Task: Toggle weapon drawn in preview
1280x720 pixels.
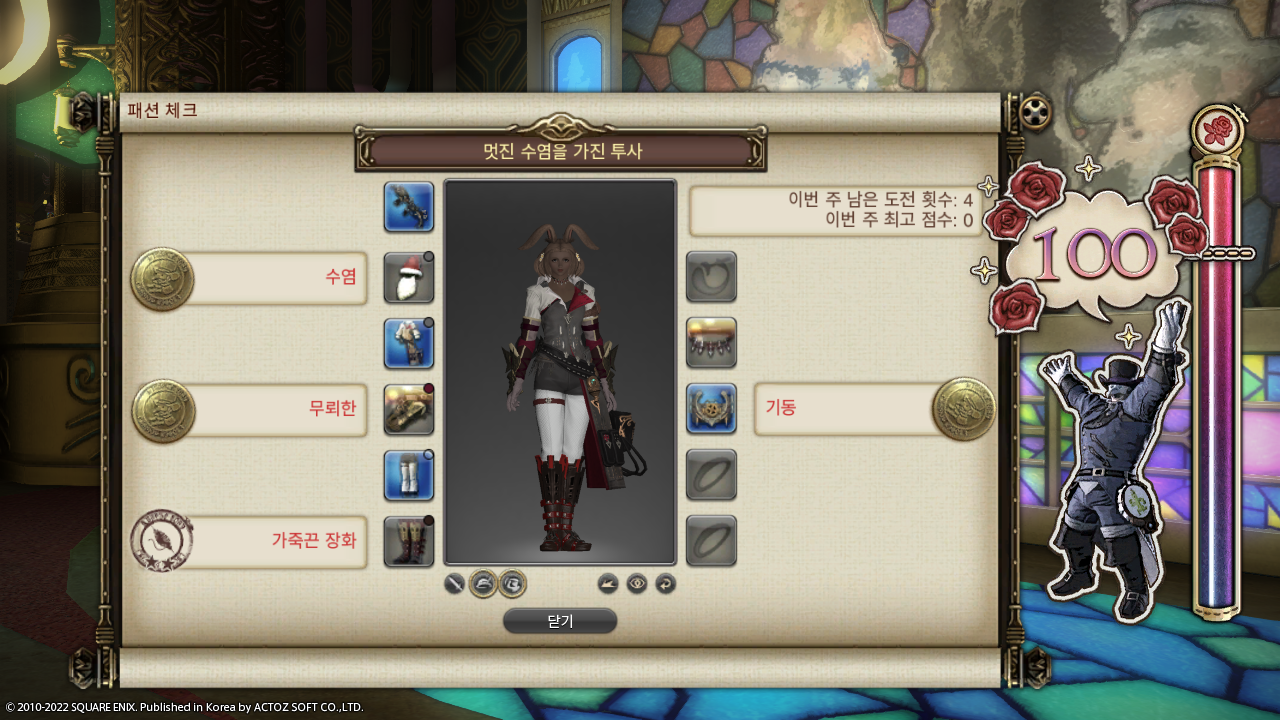Action: click(x=454, y=583)
